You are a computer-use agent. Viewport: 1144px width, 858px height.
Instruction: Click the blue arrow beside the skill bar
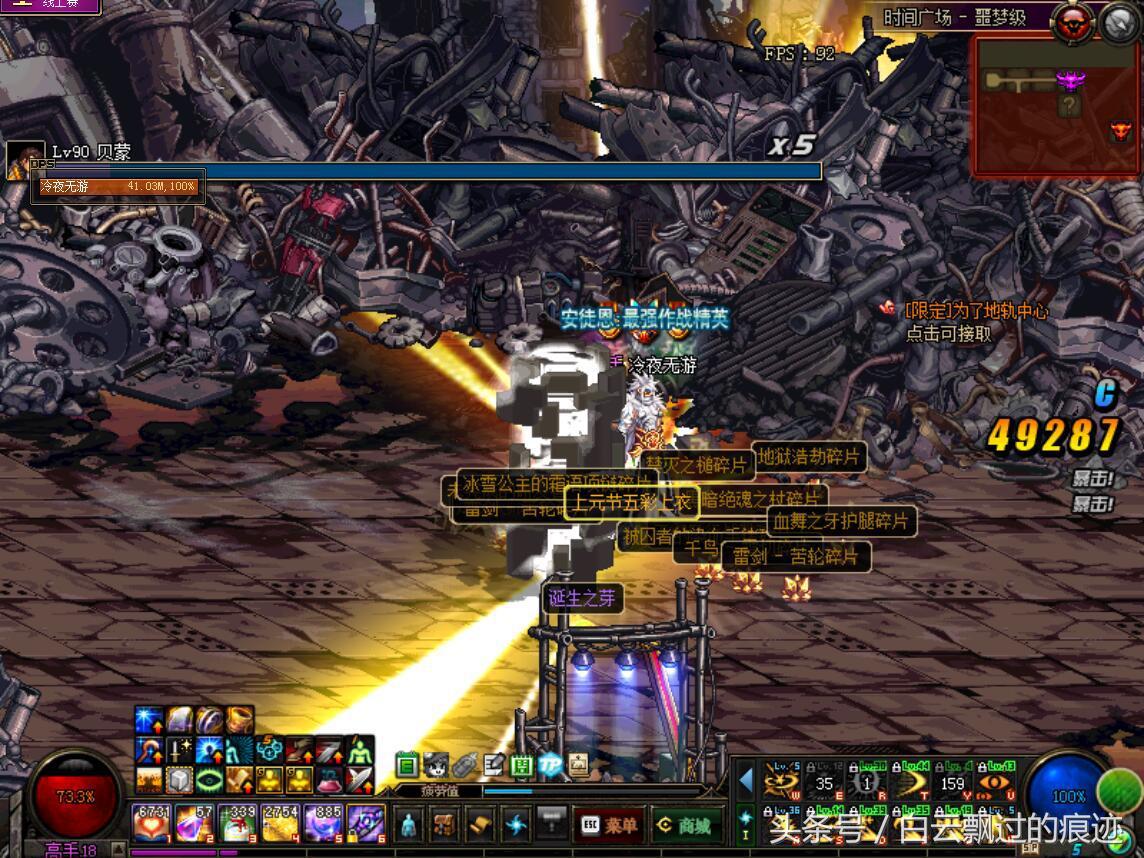point(745,780)
